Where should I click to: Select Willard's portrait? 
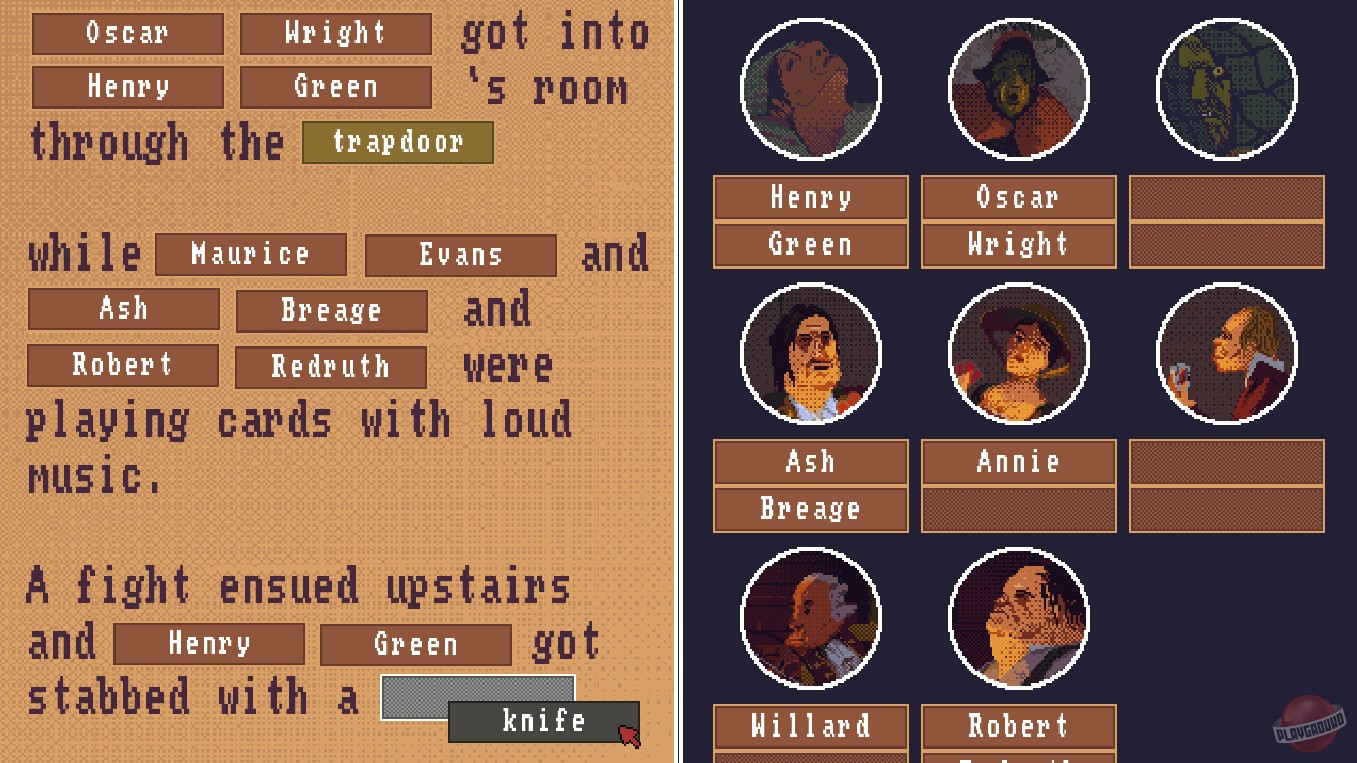coord(810,618)
